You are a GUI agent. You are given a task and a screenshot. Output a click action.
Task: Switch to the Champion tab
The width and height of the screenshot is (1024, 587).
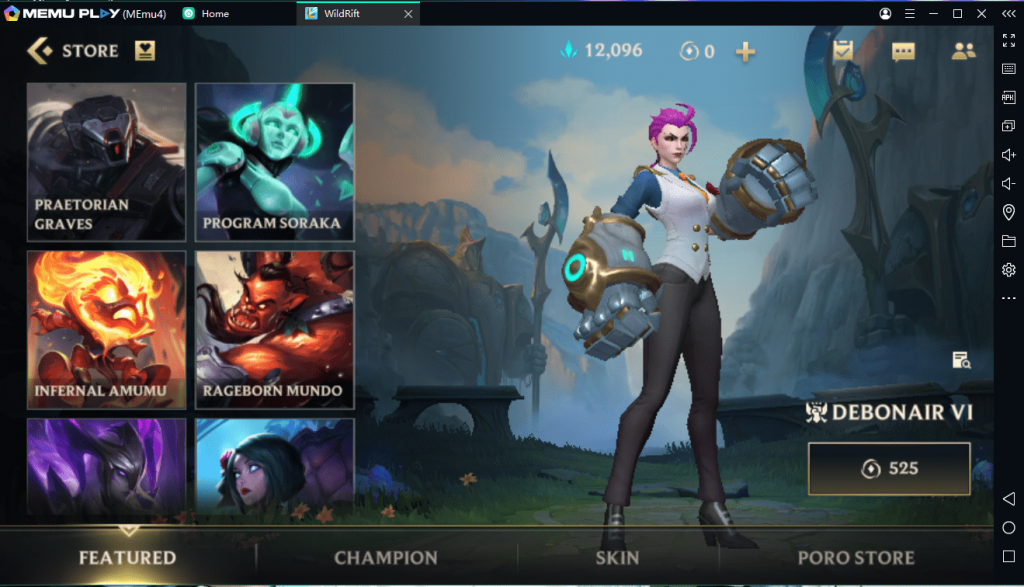(x=386, y=558)
